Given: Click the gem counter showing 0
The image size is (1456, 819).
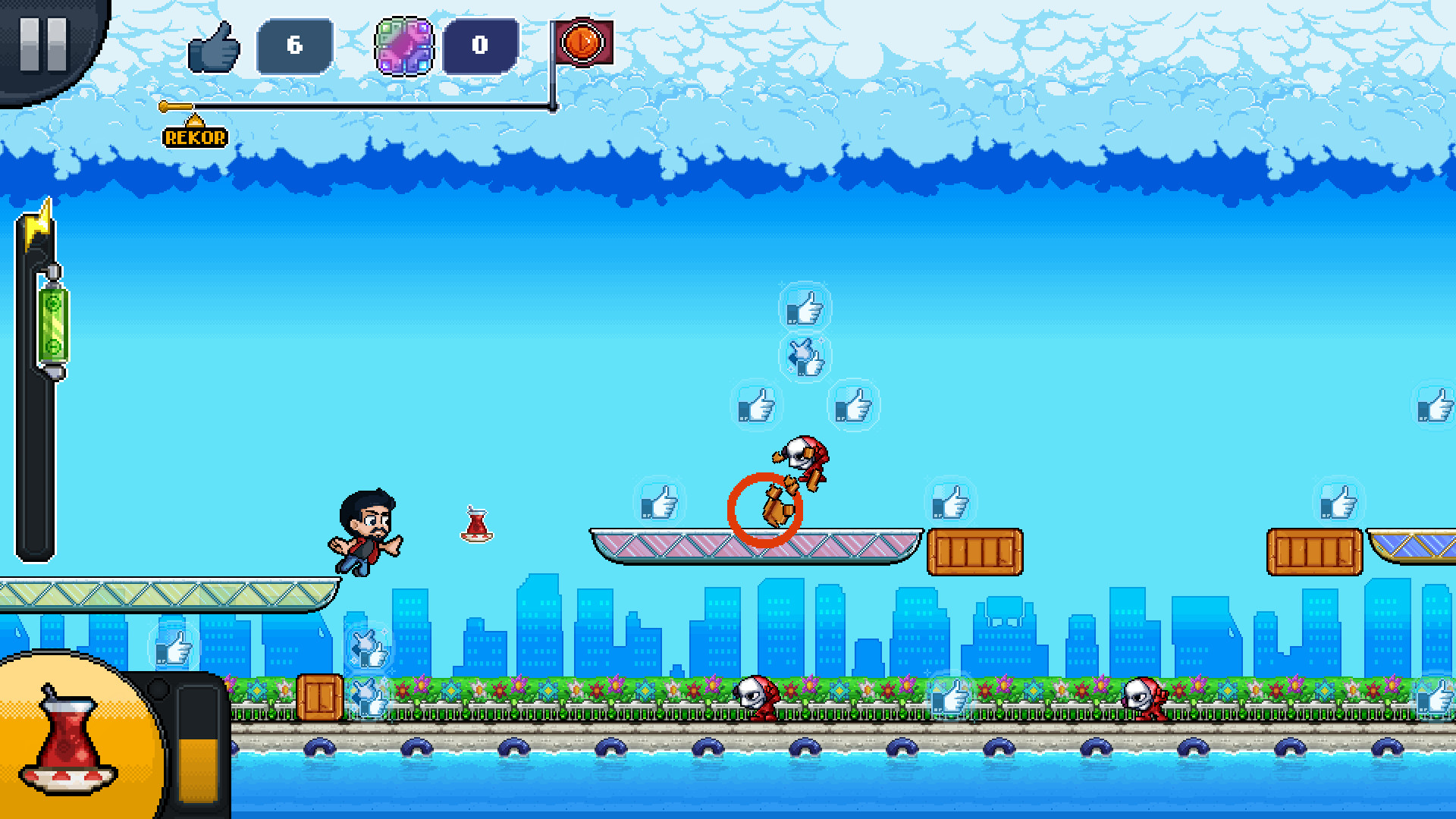Looking at the screenshot, I should click(x=480, y=47).
